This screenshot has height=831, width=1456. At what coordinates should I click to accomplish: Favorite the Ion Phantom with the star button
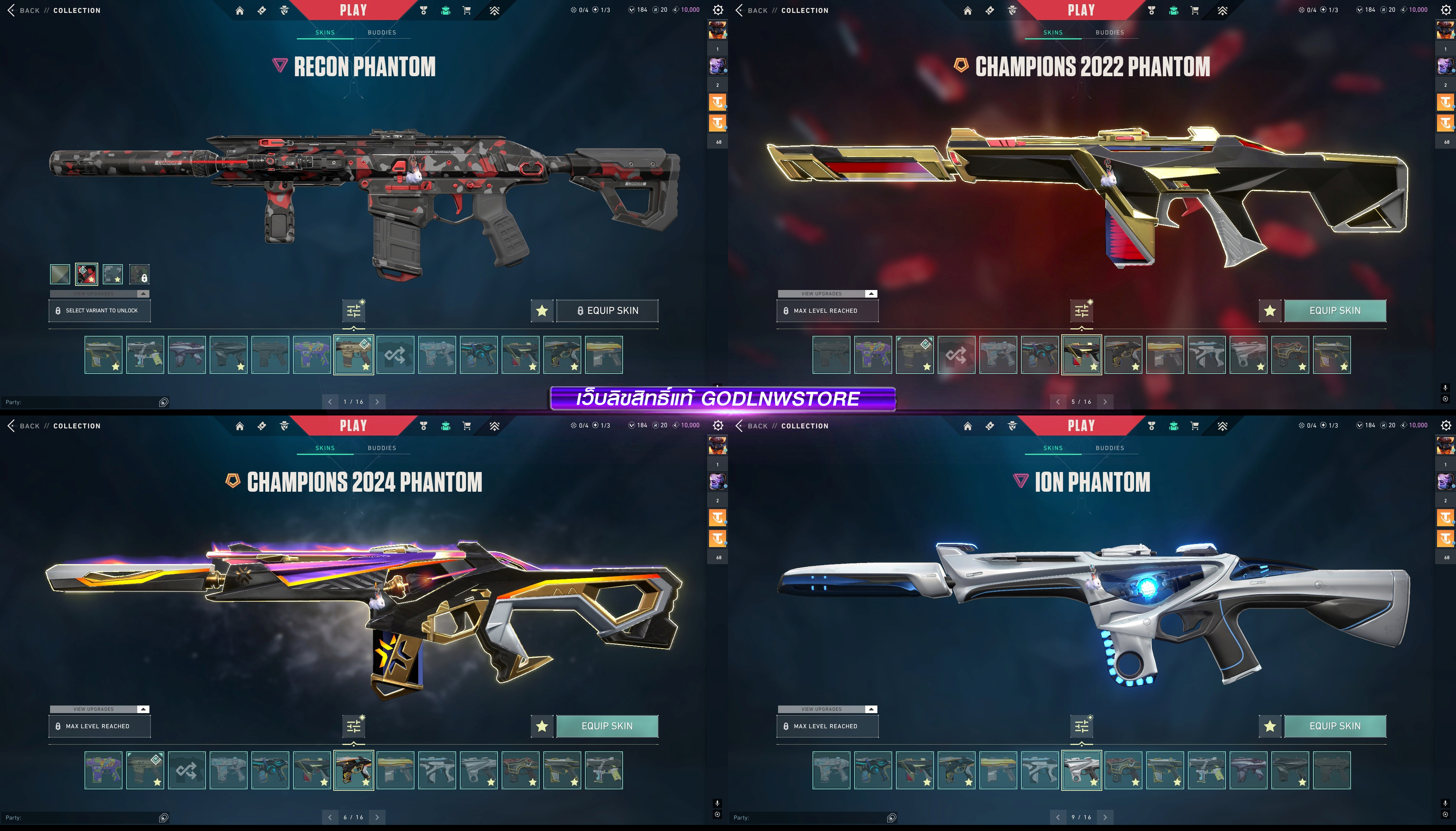pyautogui.click(x=1269, y=726)
